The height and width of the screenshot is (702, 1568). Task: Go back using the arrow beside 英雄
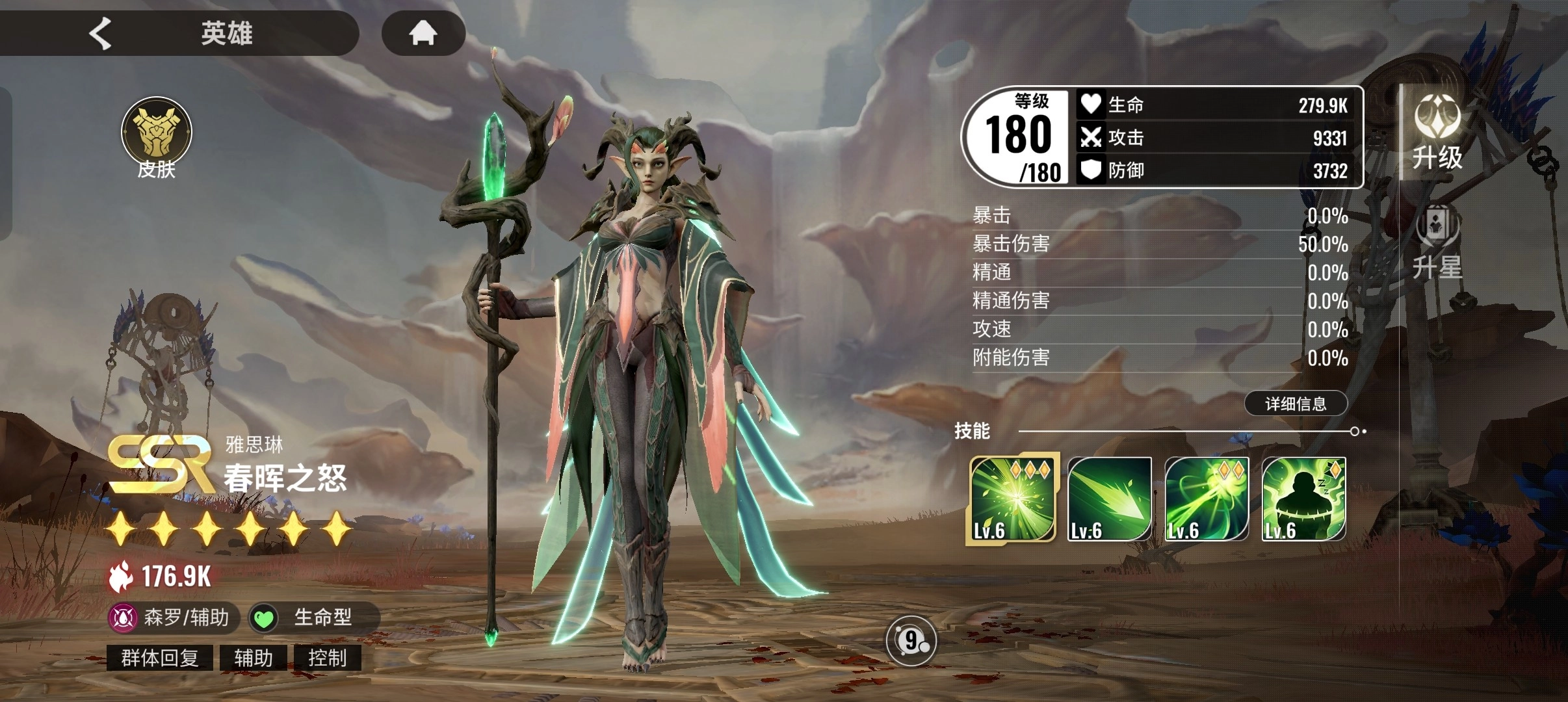point(101,33)
